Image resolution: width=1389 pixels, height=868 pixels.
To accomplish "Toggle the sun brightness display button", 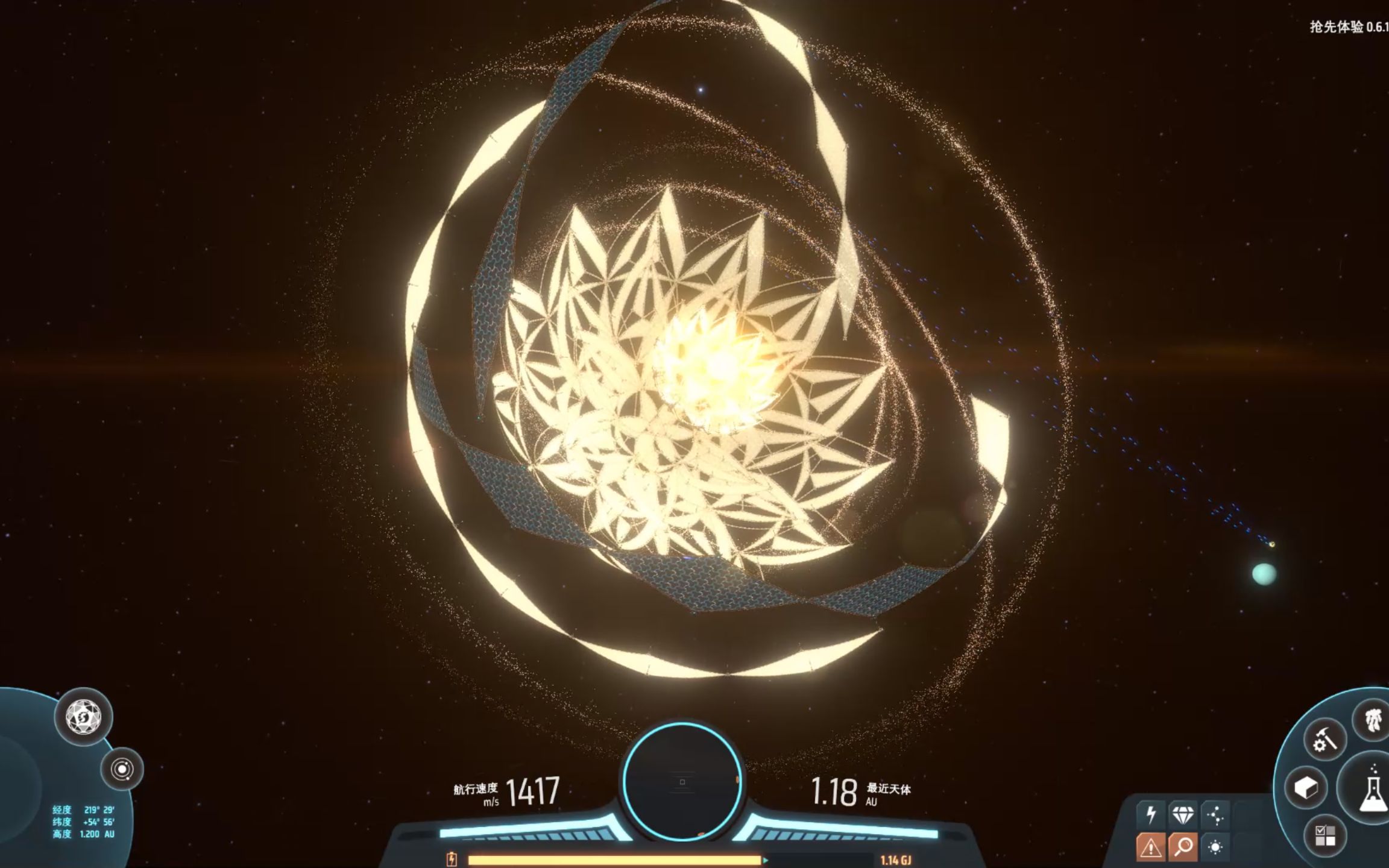I will point(1215,848).
